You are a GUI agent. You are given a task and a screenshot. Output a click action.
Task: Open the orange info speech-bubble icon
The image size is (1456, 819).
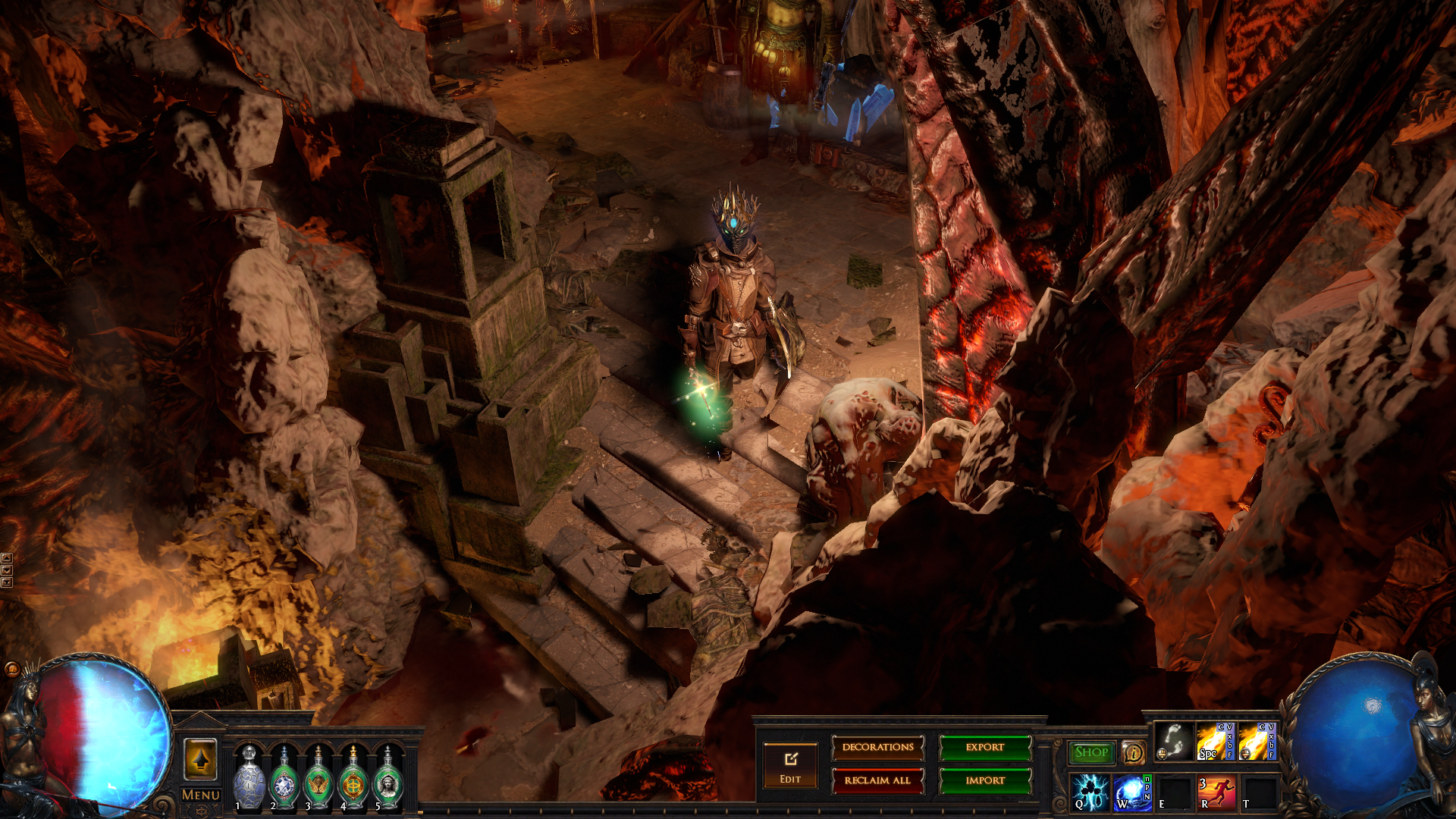click(1133, 752)
